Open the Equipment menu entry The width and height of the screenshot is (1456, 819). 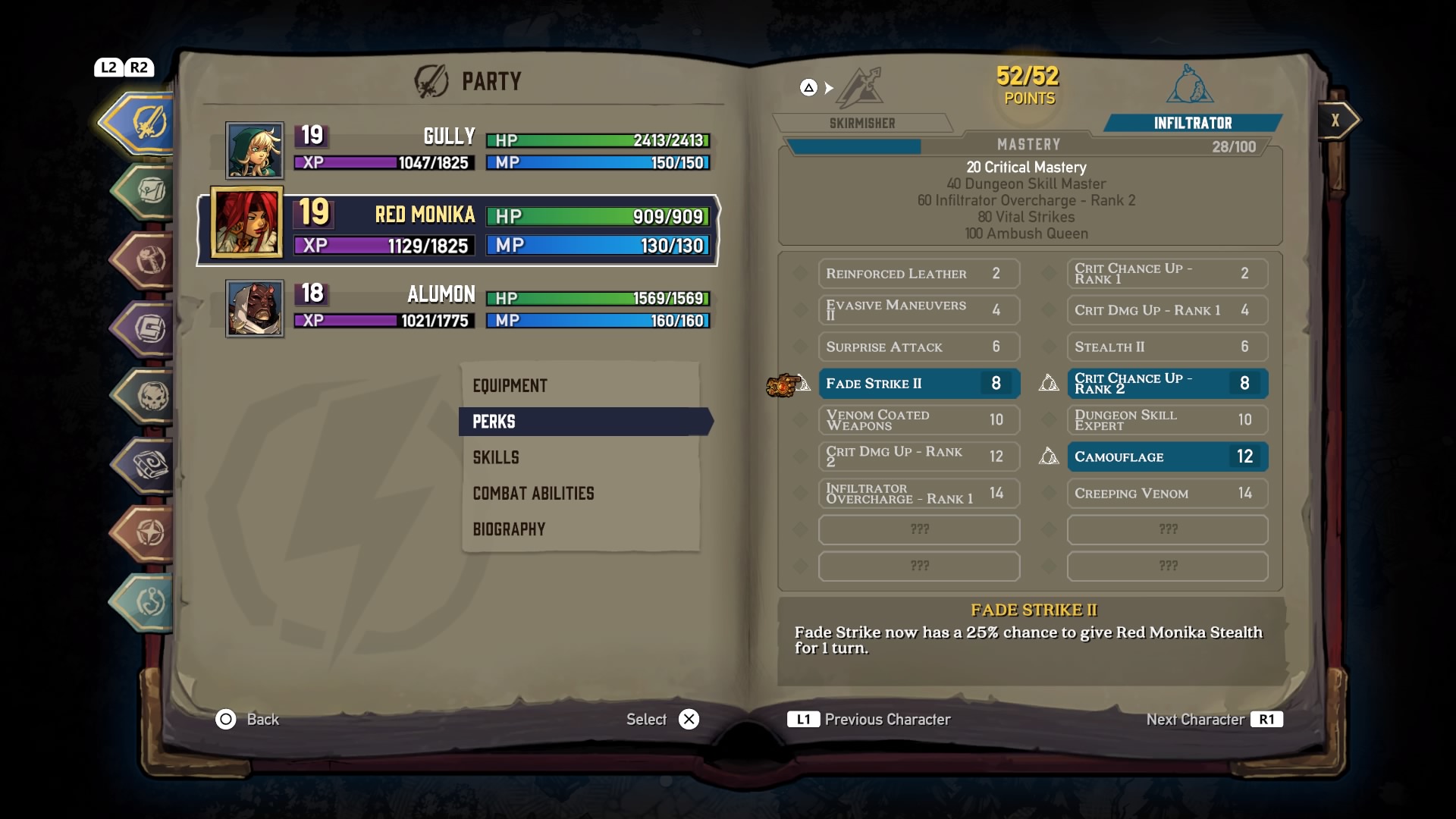point(510,386)
